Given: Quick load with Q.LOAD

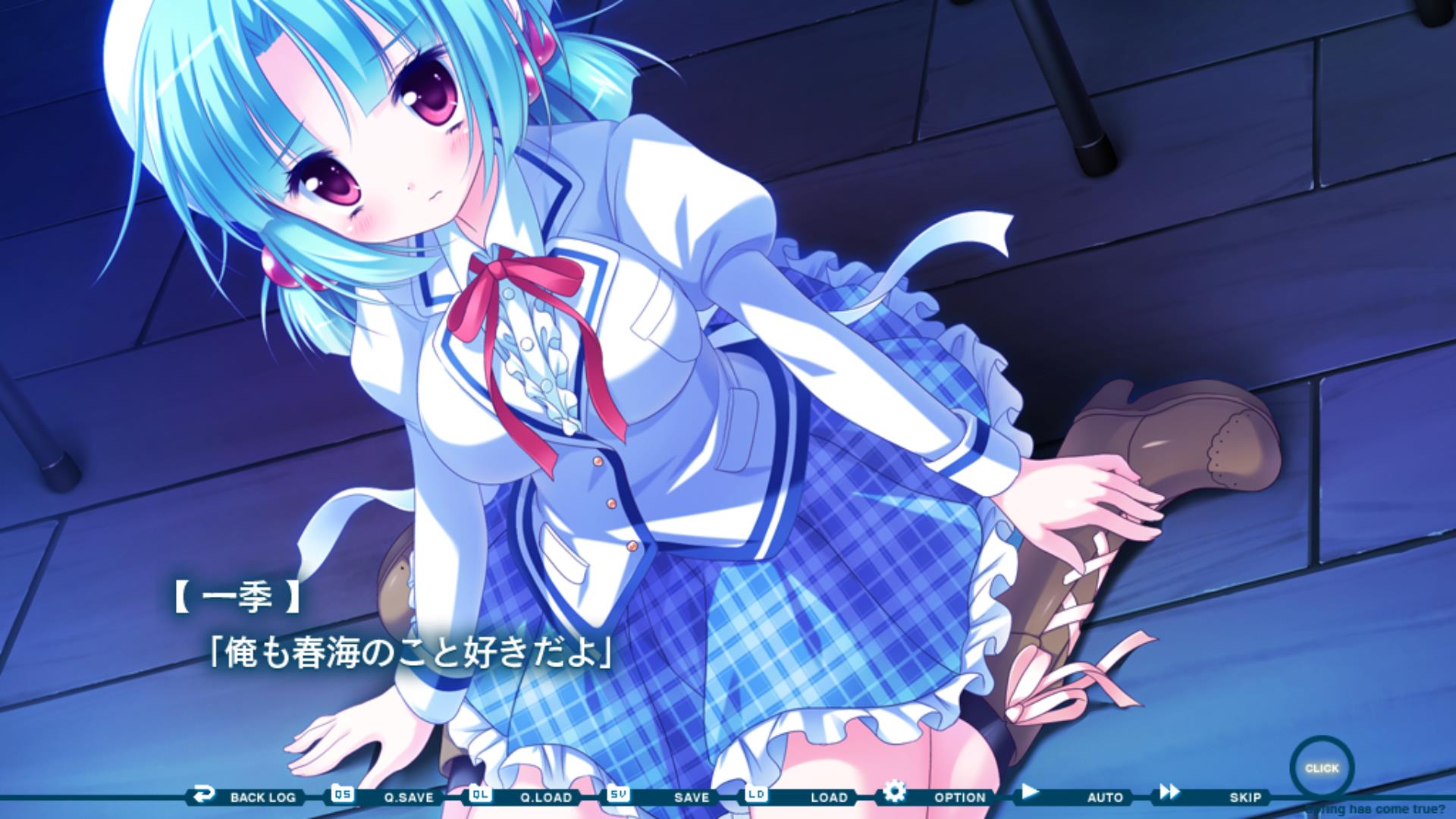Looking at the screenshot, I should (529, 796).
